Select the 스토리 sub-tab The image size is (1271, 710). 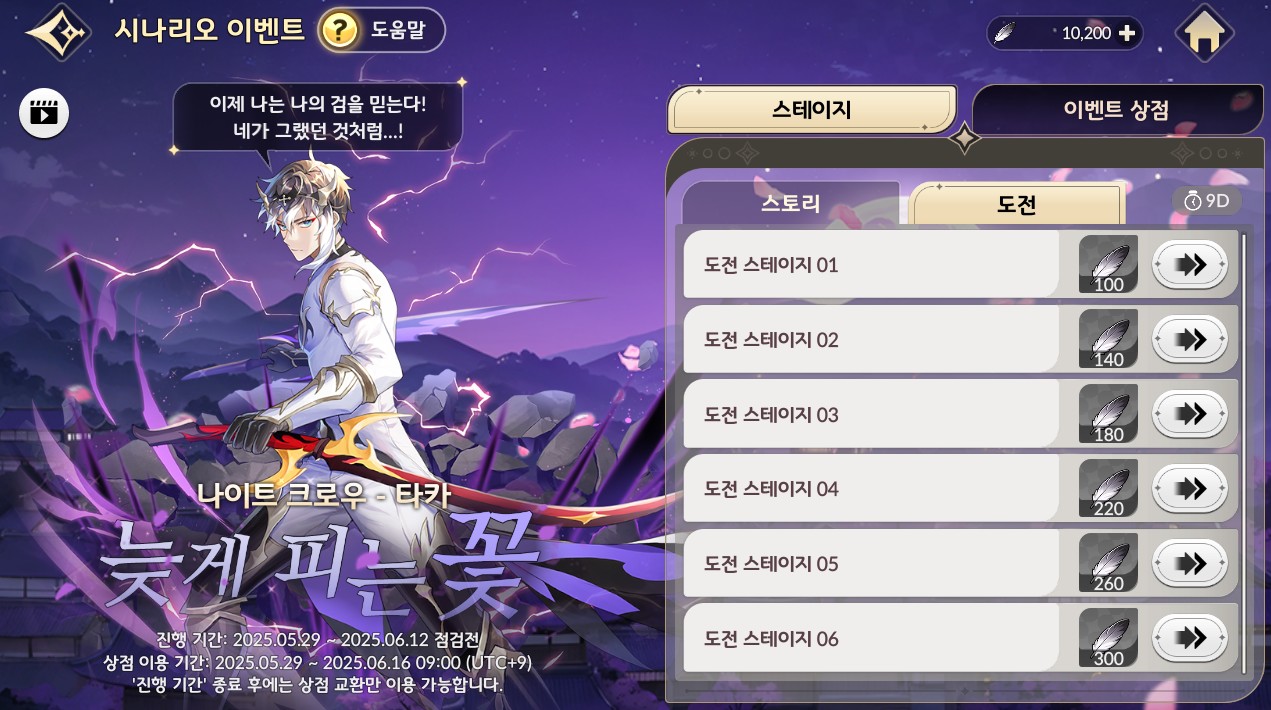(790, 204)
